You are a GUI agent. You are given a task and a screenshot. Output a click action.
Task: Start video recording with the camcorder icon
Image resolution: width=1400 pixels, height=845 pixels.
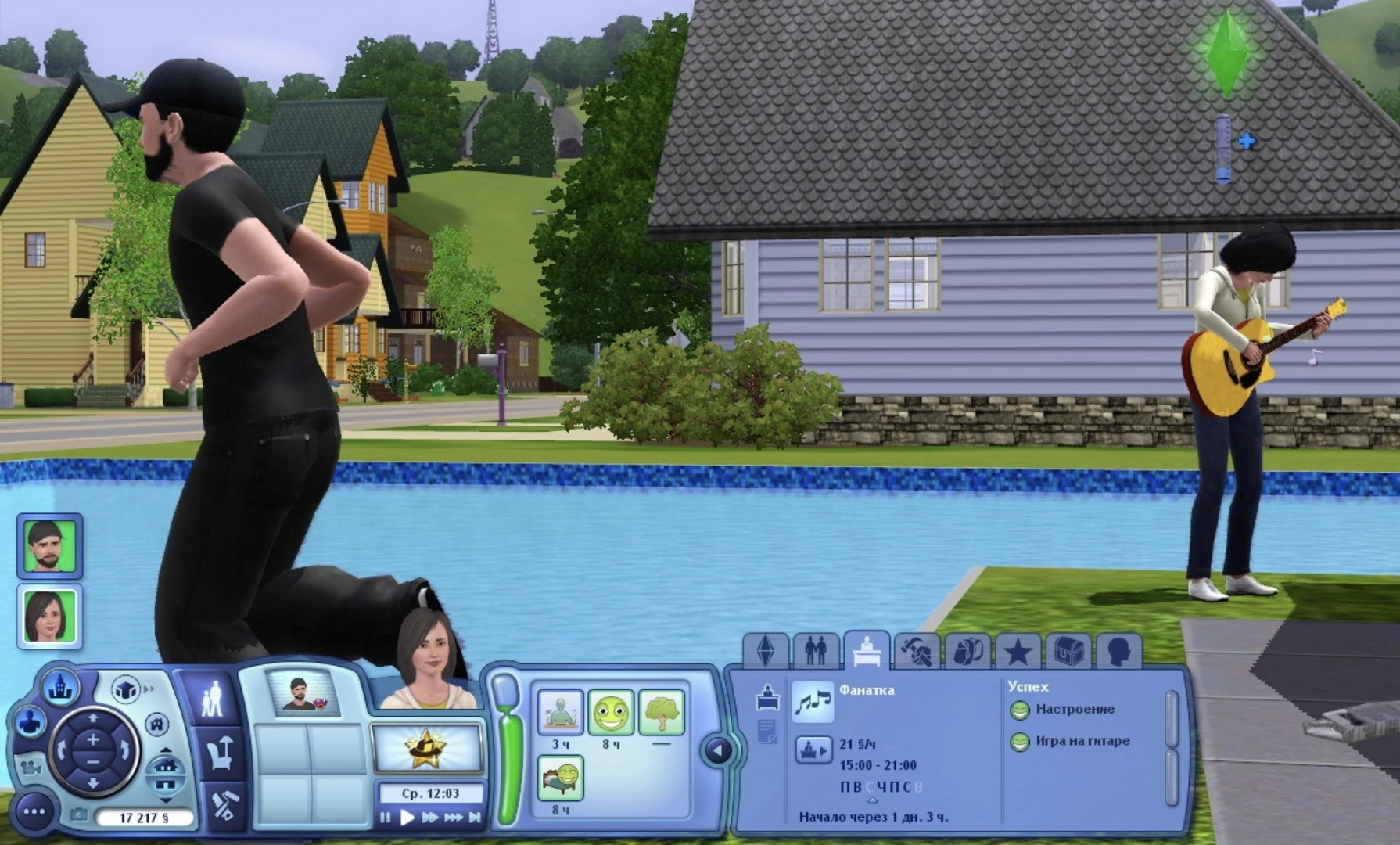(32, 768)
